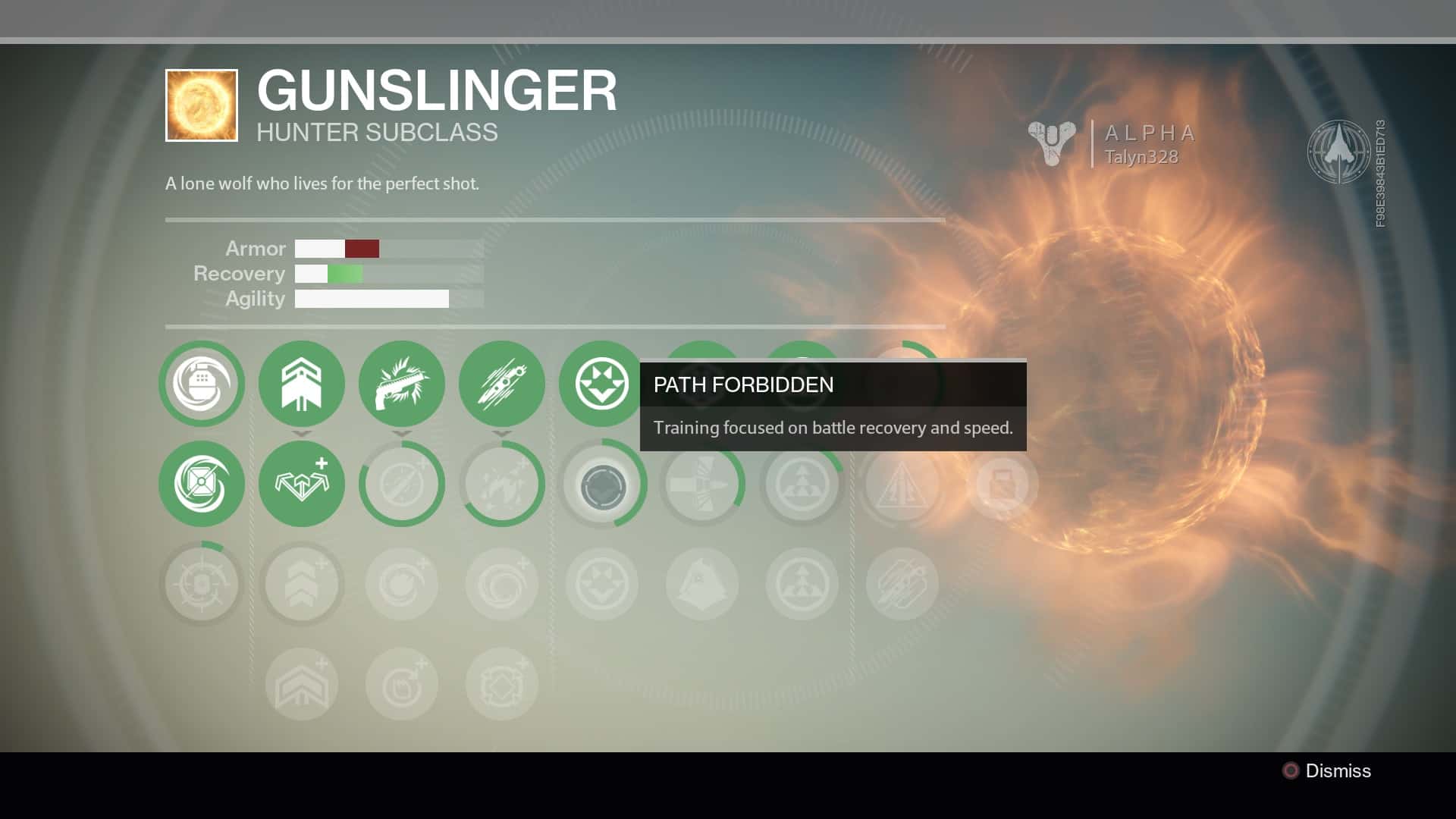Viewport: 1456px width, 819px height.
Task: Pick the faded diamond-in-circle bottom node
Action: 502,684
